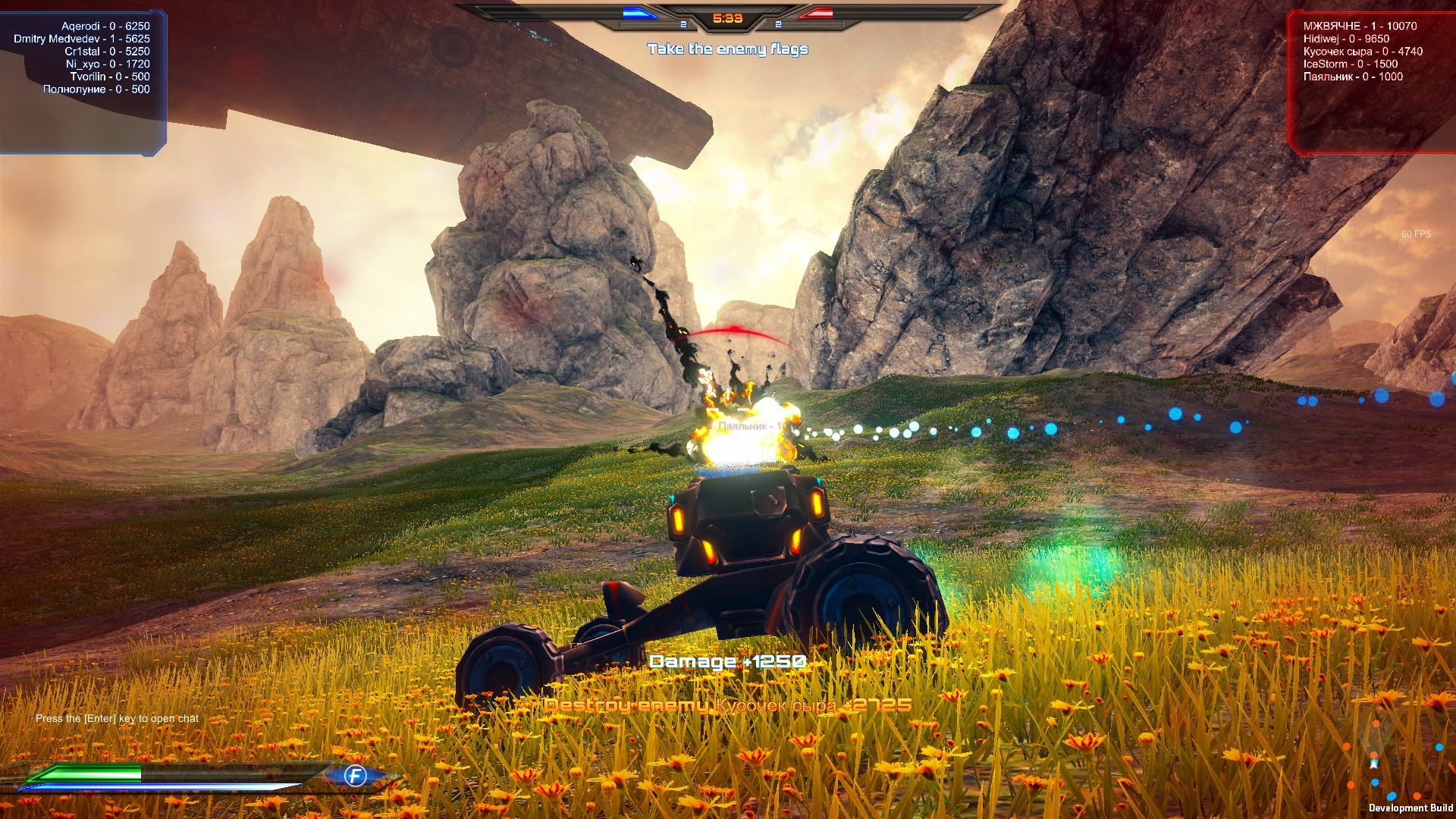1456x819 pixels.
Task: Select the IceStorm player entry
Action: 1350,64
